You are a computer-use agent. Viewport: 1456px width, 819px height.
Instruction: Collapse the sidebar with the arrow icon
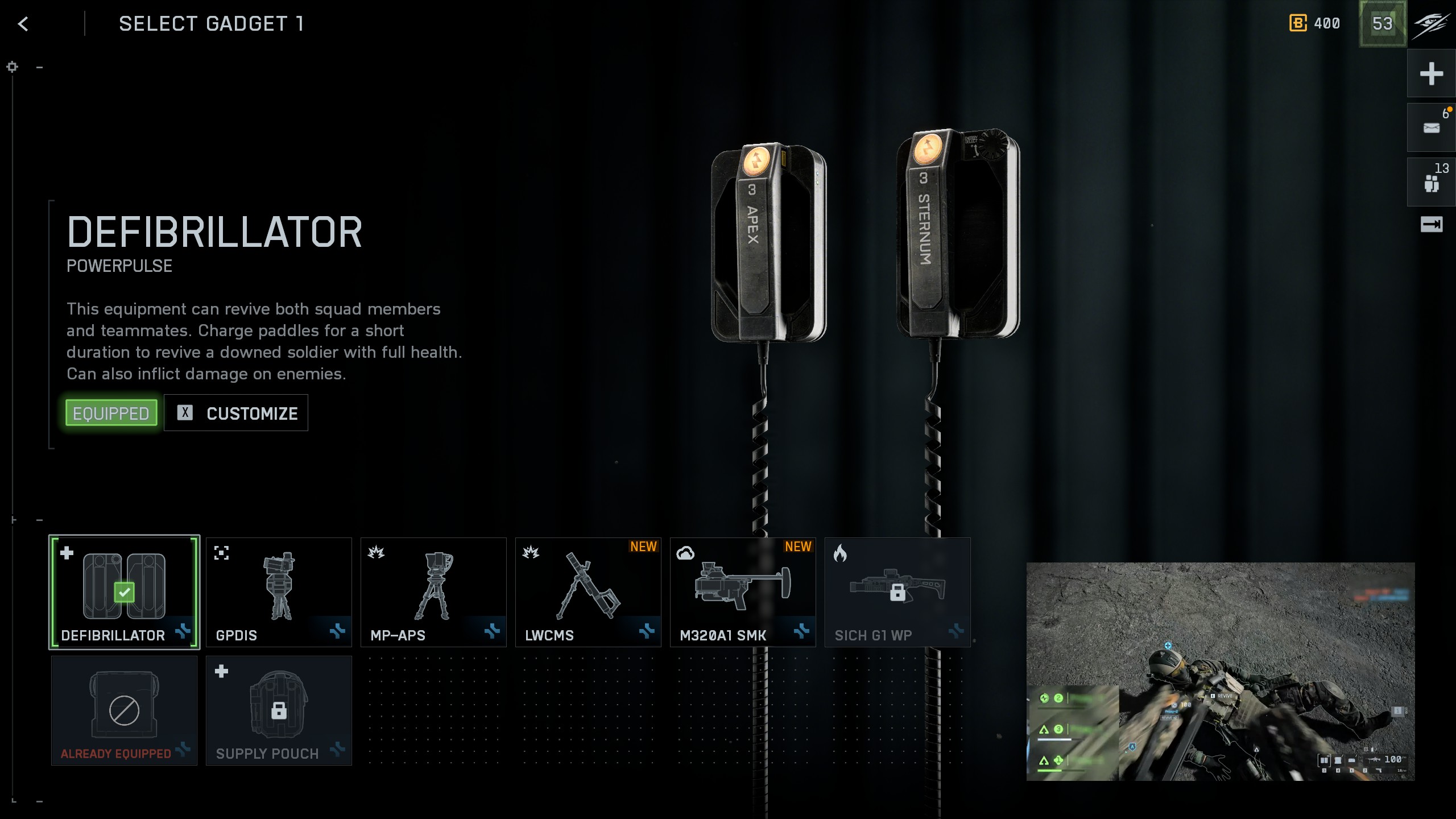click(x=1431, y=225)
